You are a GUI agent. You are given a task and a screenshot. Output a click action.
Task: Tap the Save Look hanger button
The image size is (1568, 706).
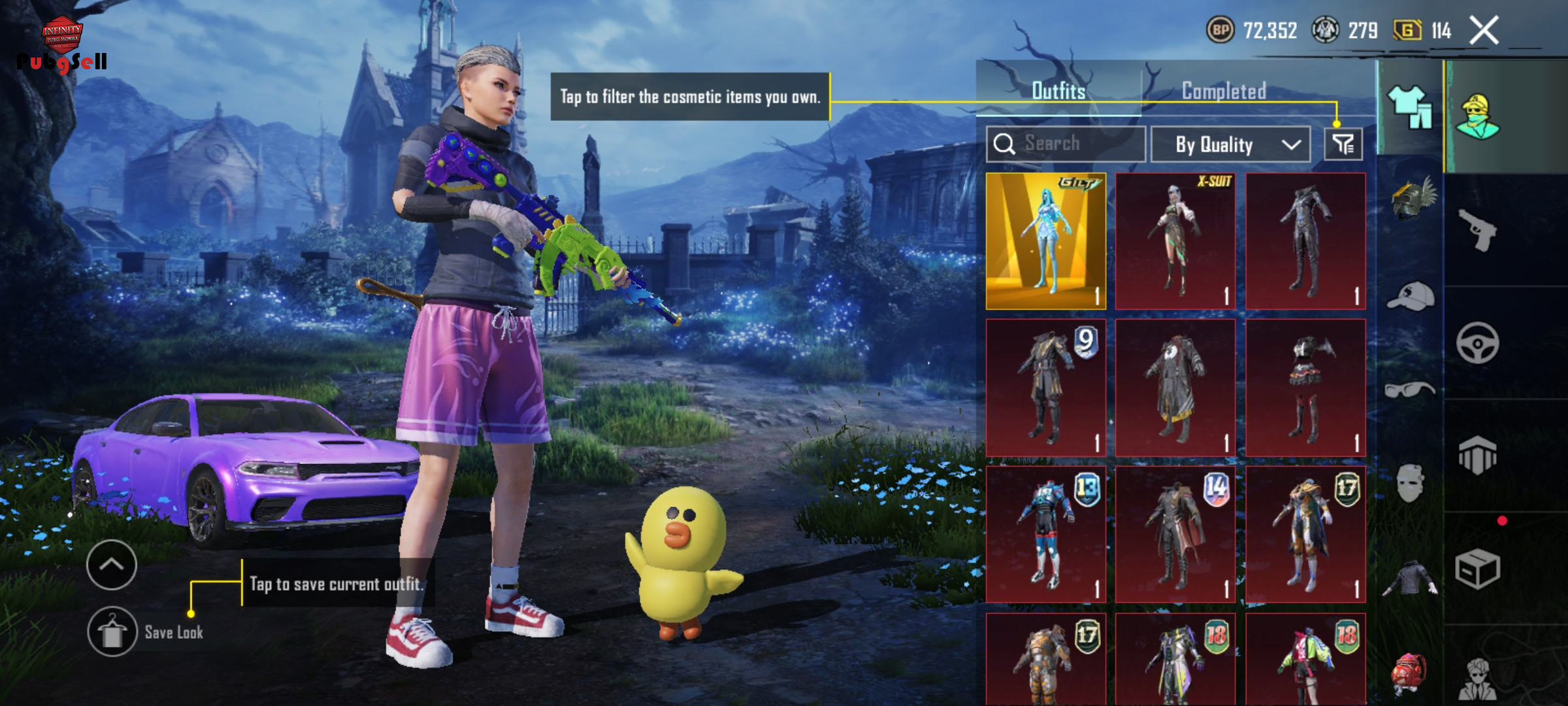[x=112, y=632]
